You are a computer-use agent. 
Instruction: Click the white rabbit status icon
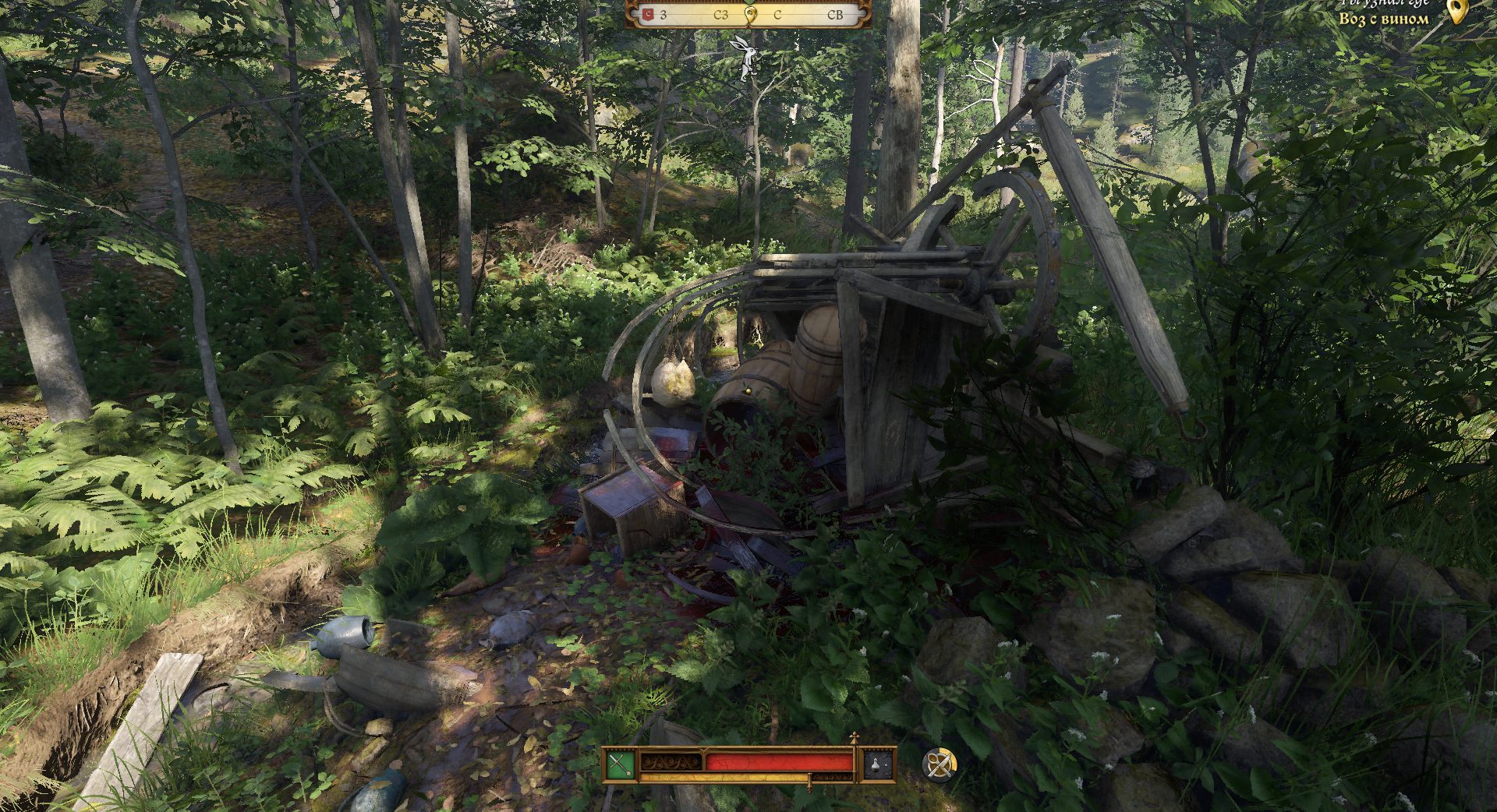pos(747,56)
